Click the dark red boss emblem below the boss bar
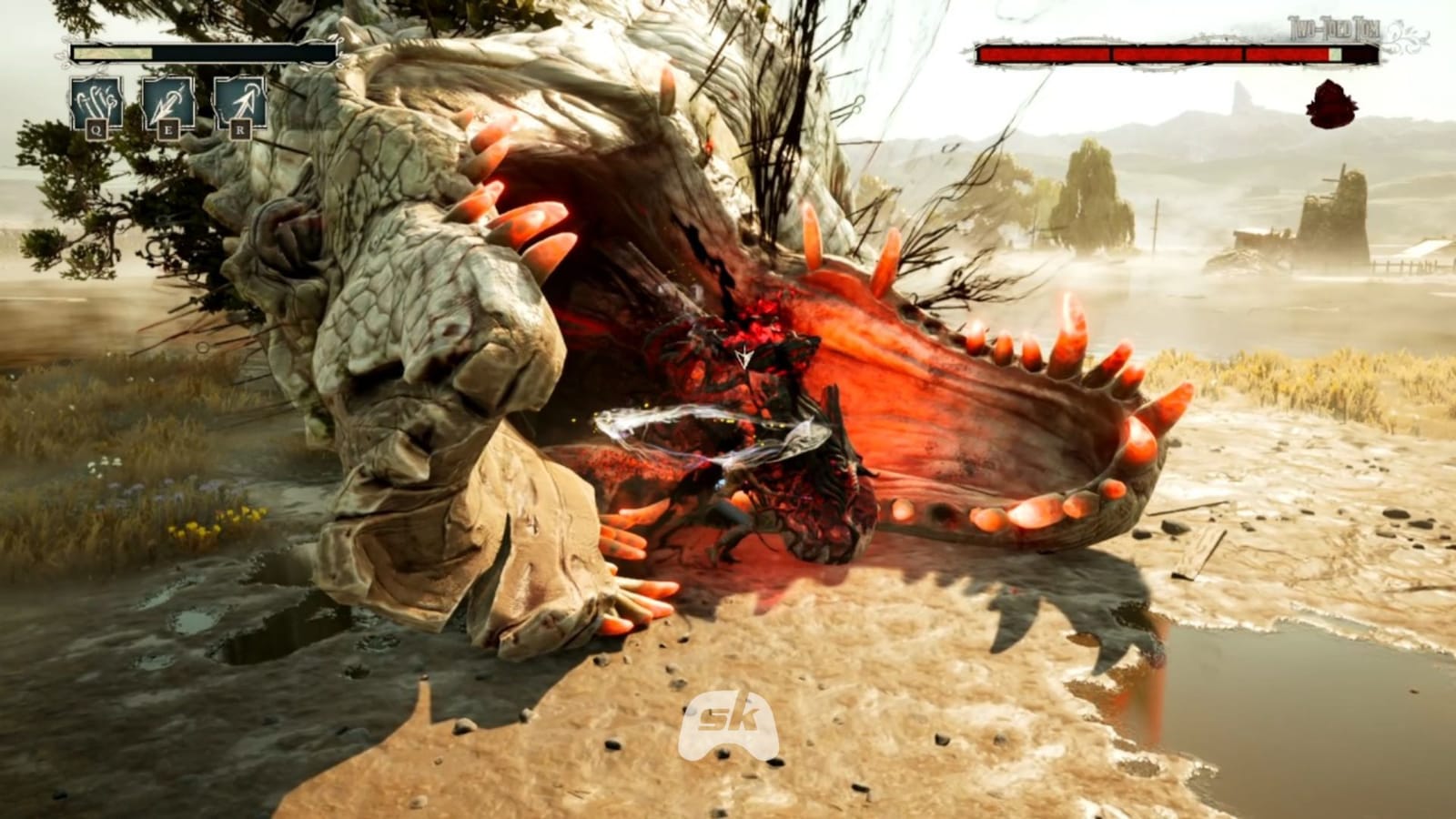 [1330, 103]
